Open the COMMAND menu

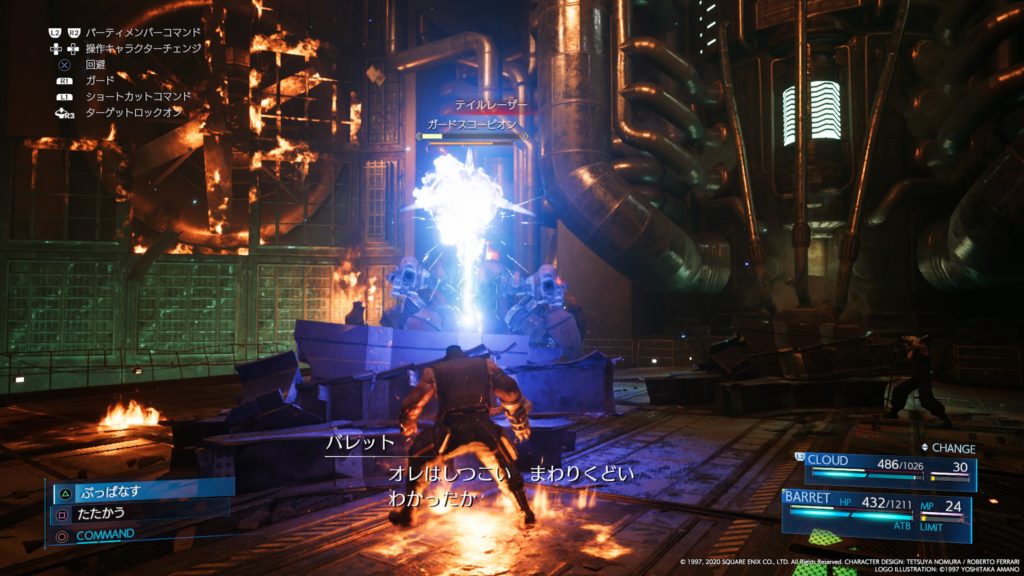(105, 534)
